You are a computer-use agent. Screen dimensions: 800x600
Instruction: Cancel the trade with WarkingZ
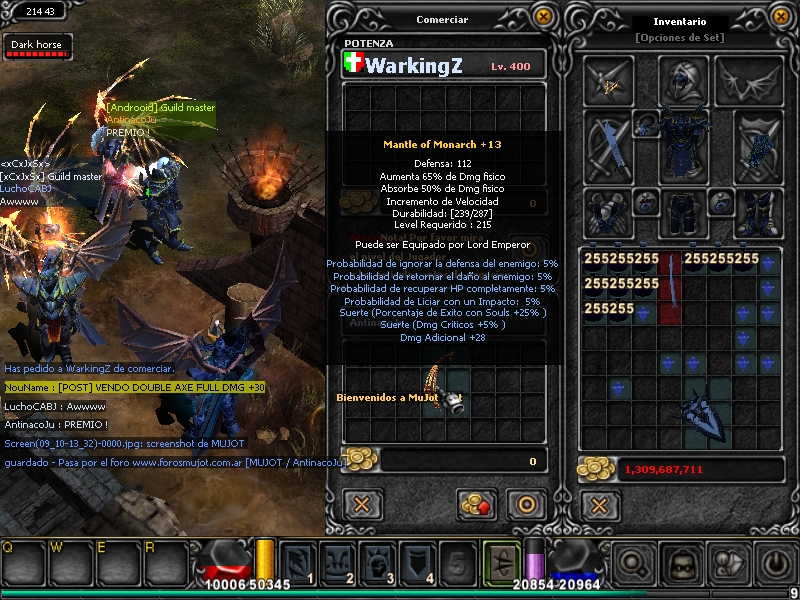click(363, 503)
